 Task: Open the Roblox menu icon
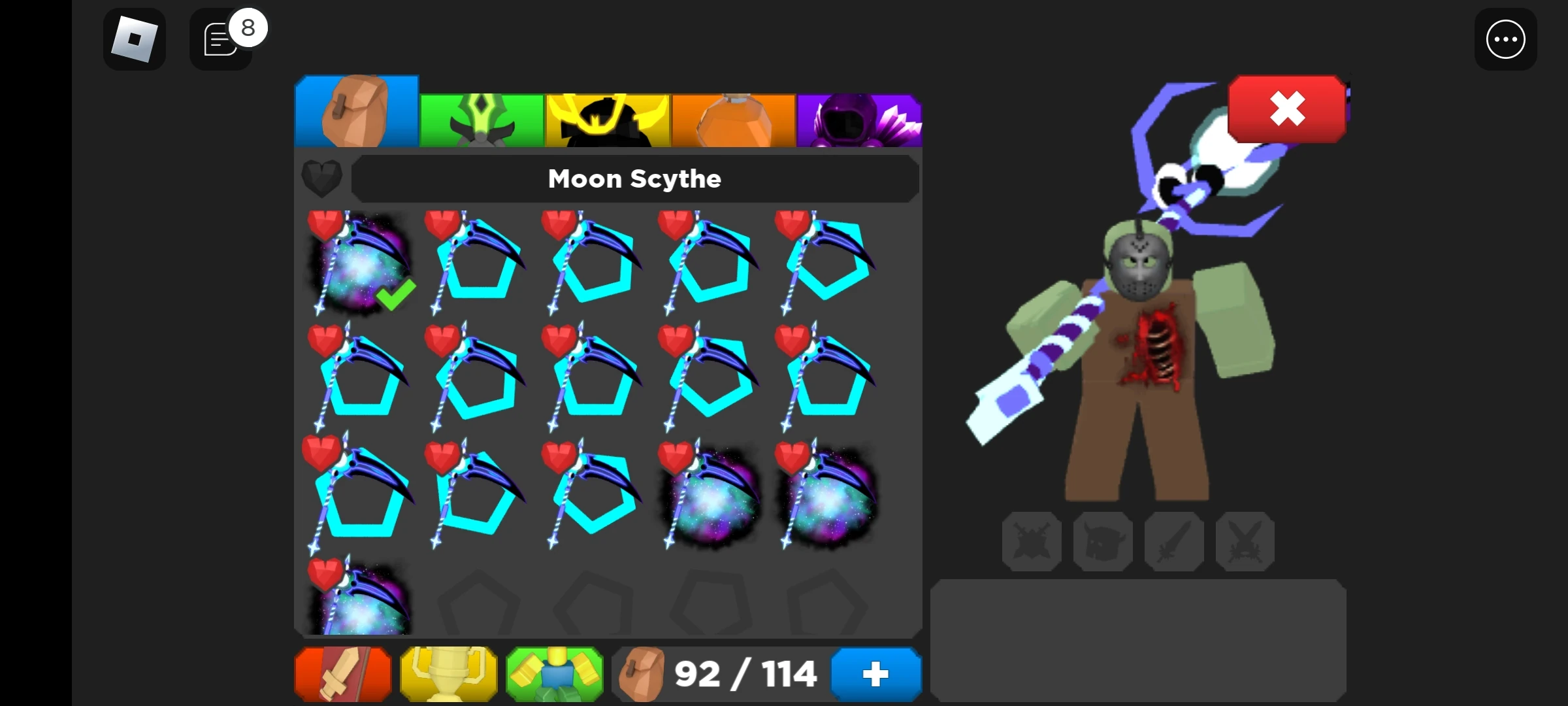[135, 39]
